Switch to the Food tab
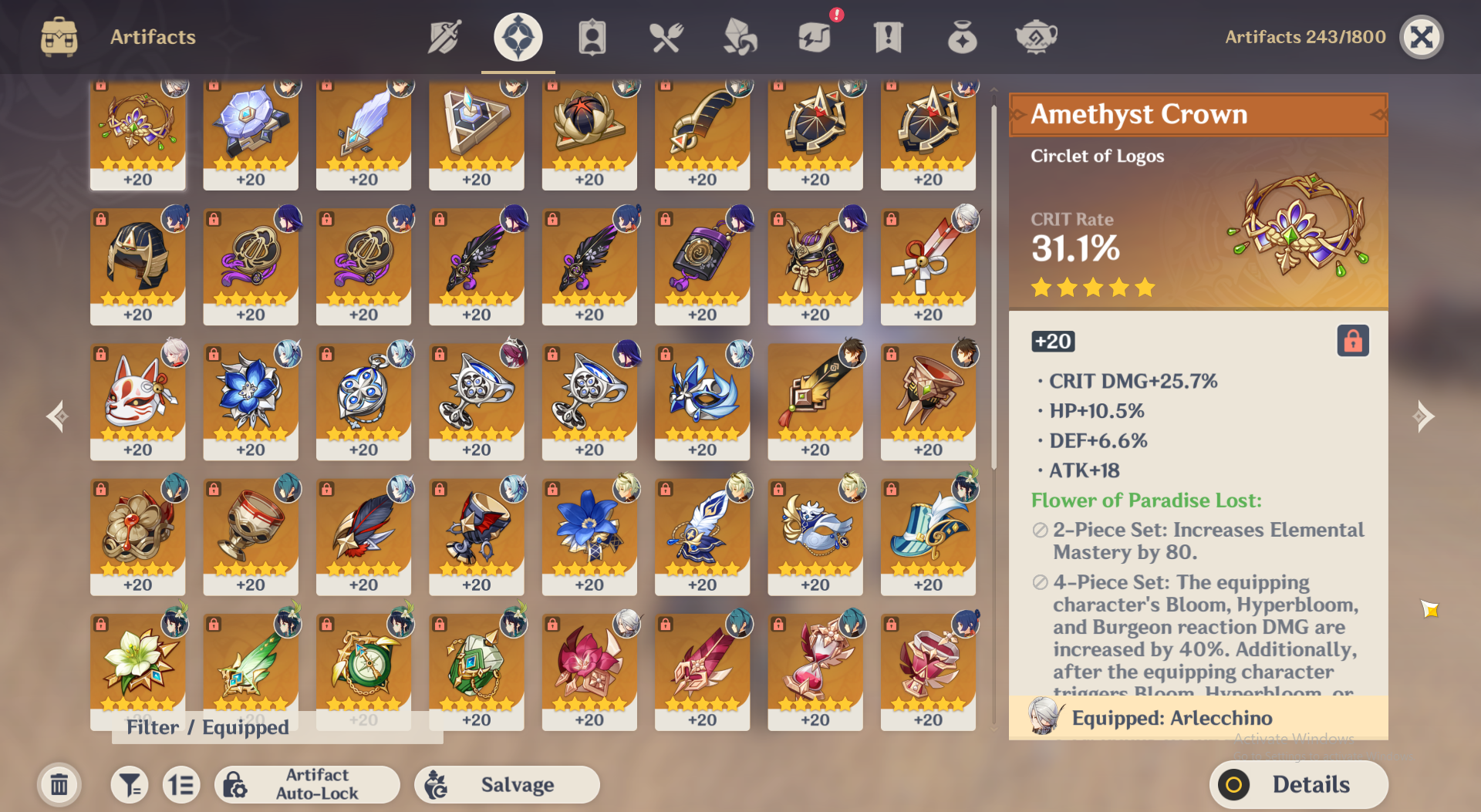 [x=665, y=37]
